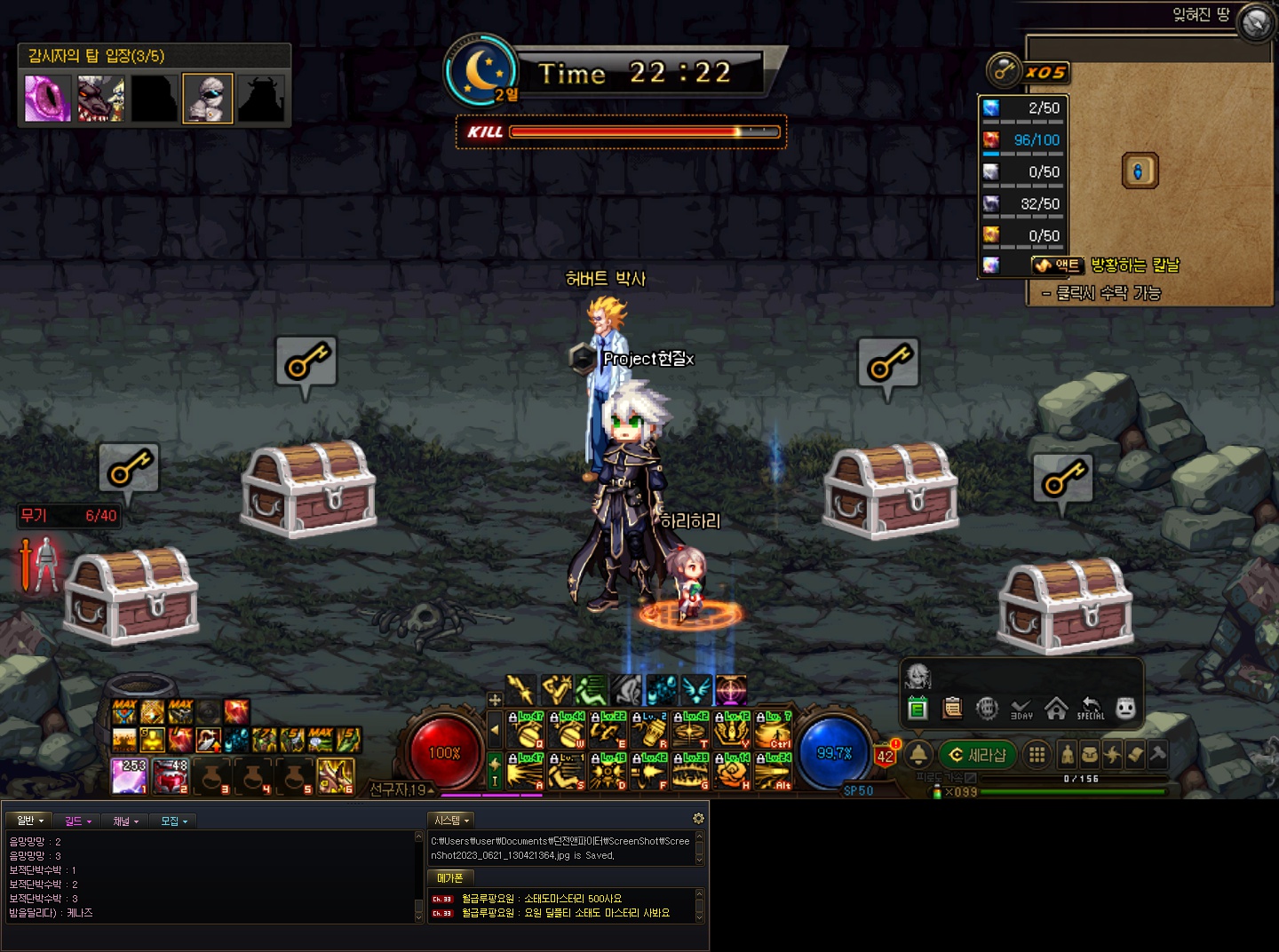Open the character info silhouette icon
Screen dimensions: 1279x952
tap(1068, 755)
